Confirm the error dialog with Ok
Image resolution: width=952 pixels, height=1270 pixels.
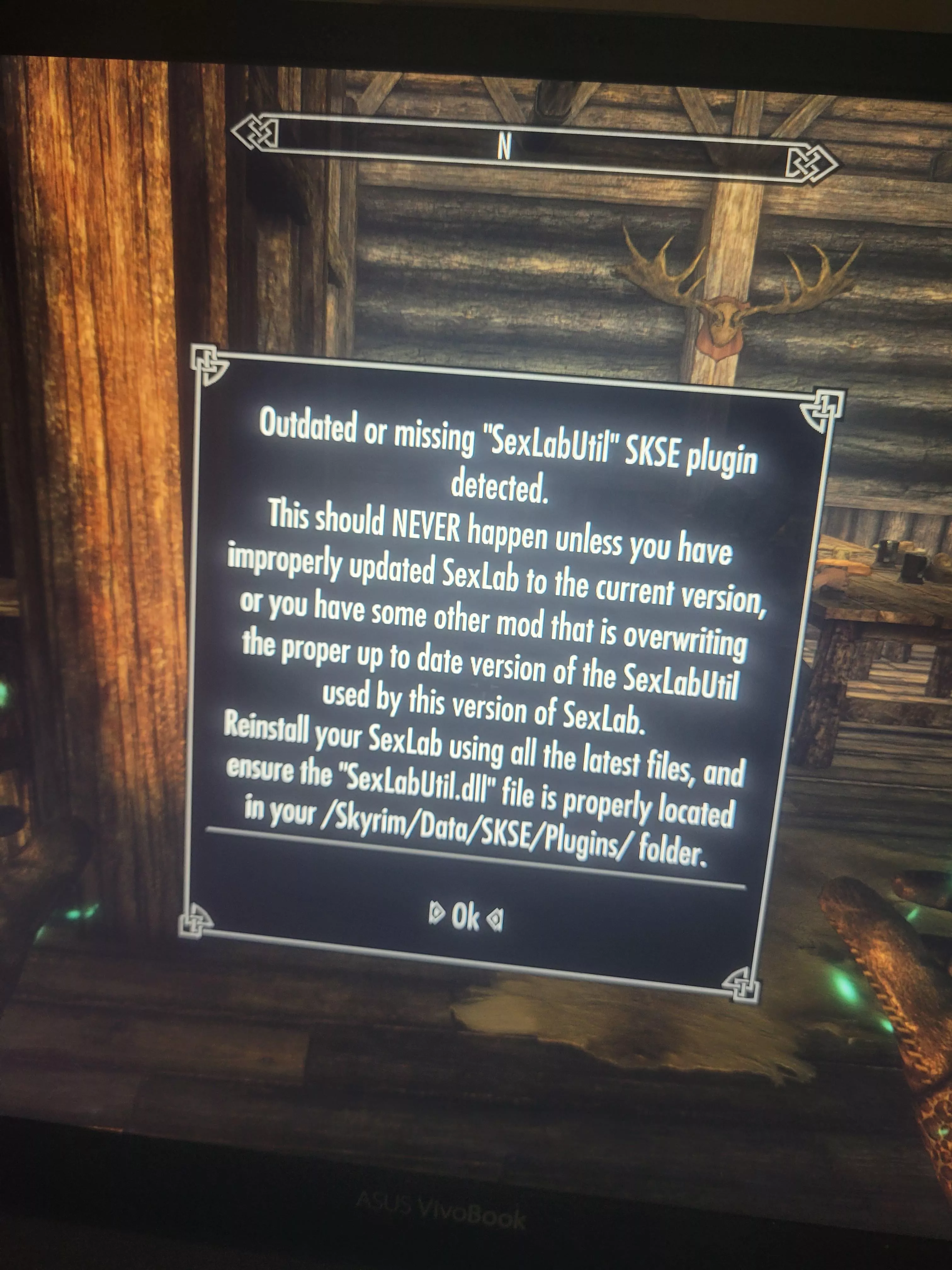click(x=465, y=918)
